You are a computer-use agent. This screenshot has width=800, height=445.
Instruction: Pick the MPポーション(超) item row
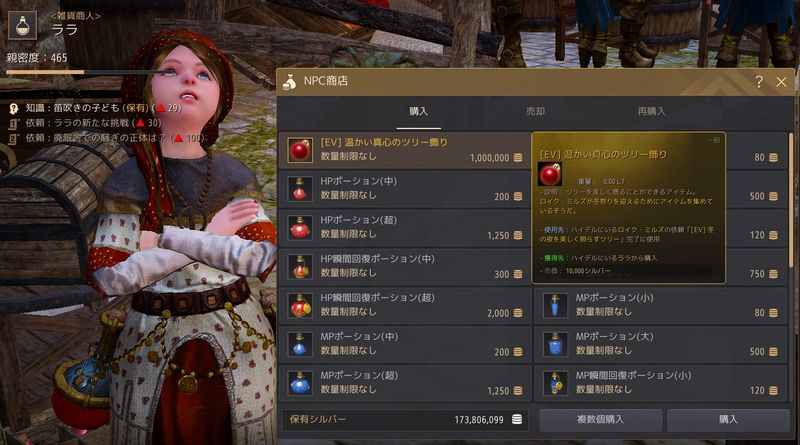tap(403, 383)
